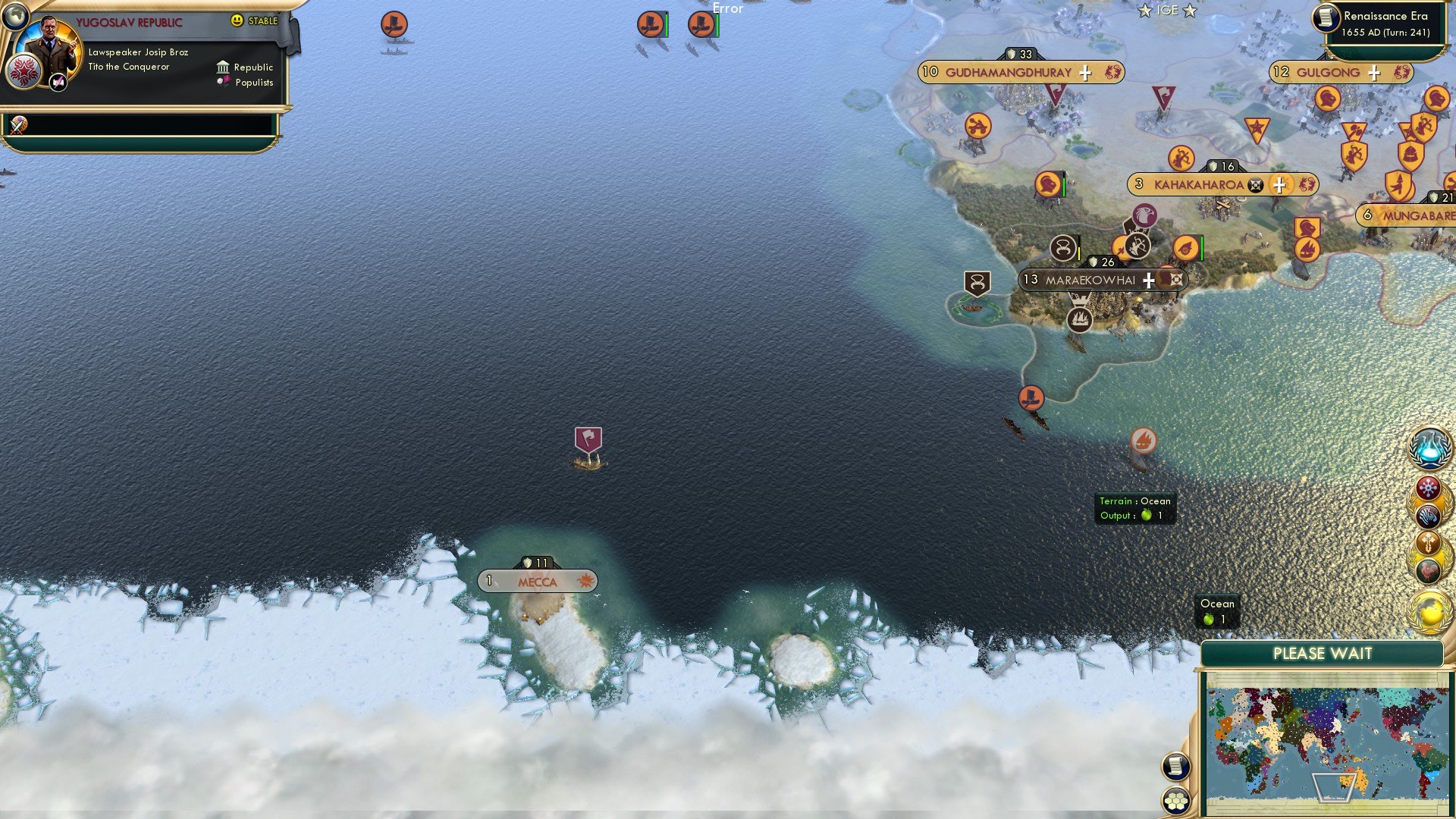Open the Technology tree via flask icon

pos(1429,449)
